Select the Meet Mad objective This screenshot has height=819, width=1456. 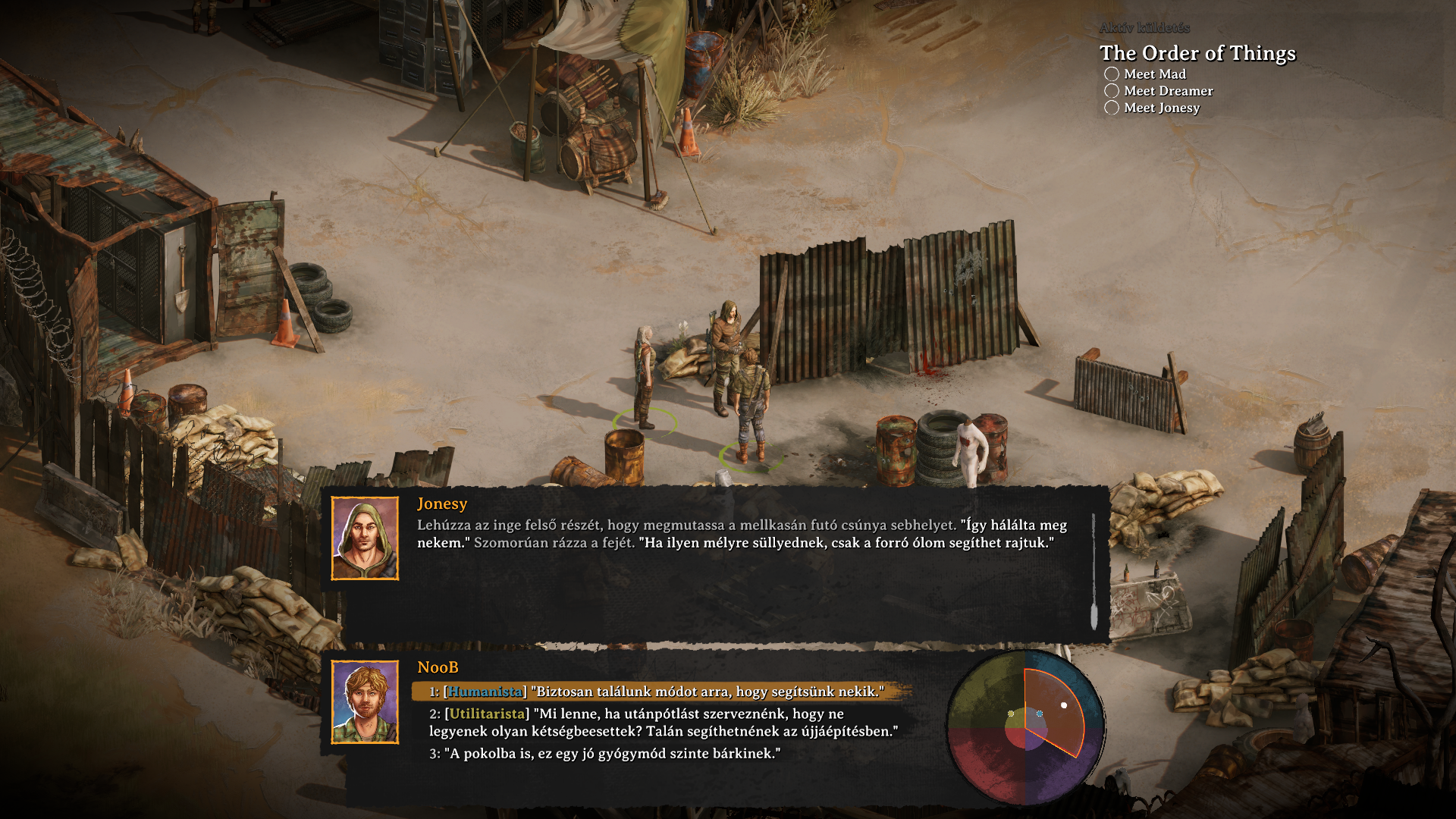[1154, 74]
